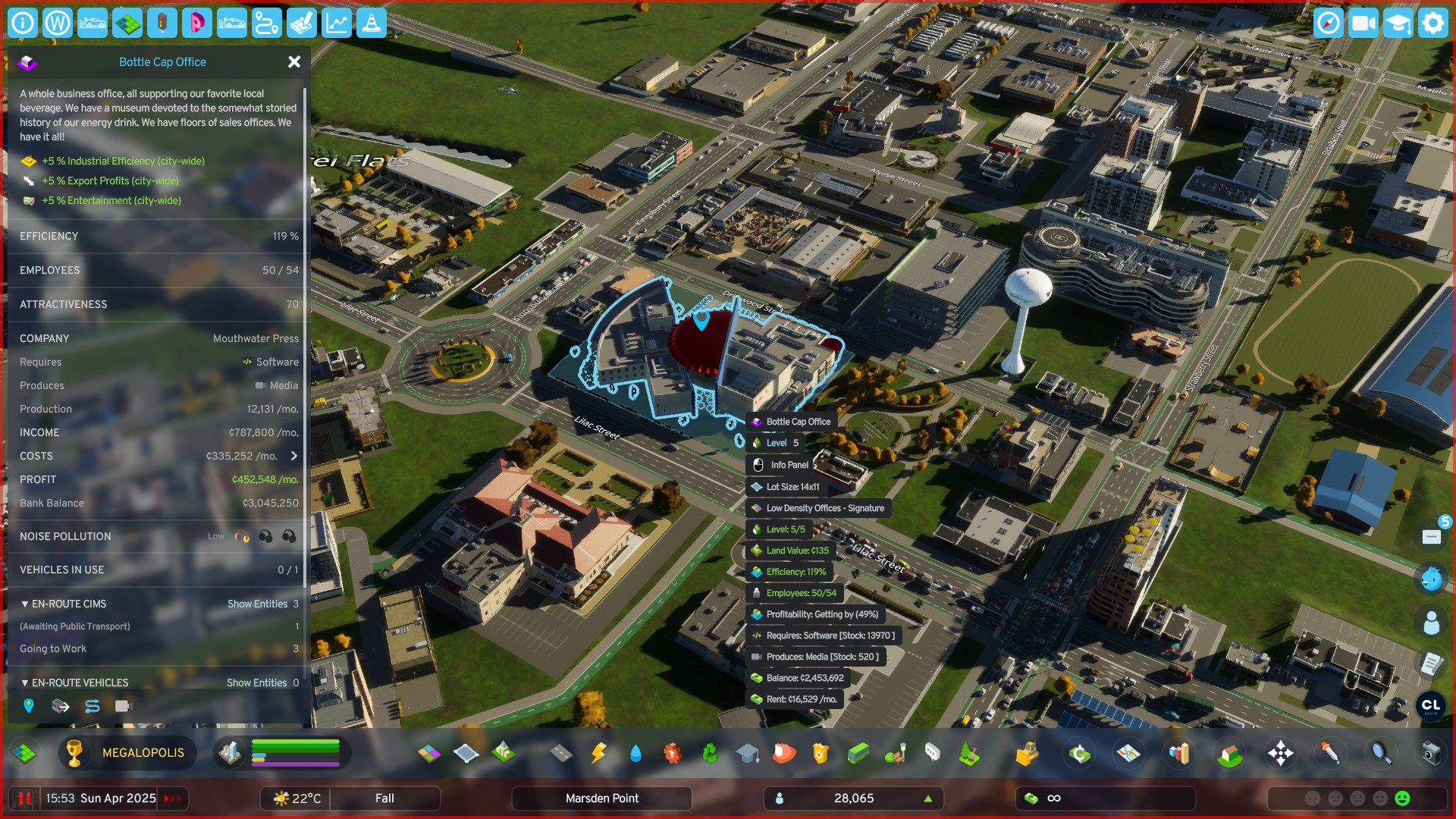Open the Education graduation cap build menu
The image size is (1456, 819).
[747, 753]
